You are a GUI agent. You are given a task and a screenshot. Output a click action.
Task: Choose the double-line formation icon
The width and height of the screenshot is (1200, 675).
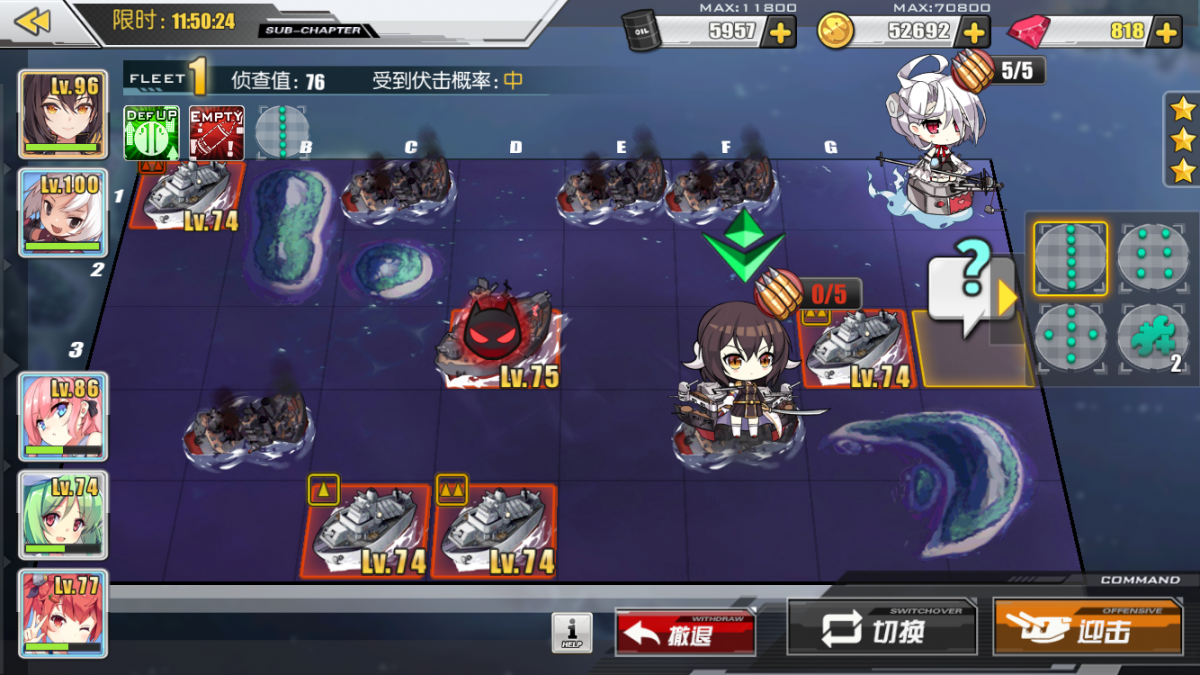click(1152, 259)
